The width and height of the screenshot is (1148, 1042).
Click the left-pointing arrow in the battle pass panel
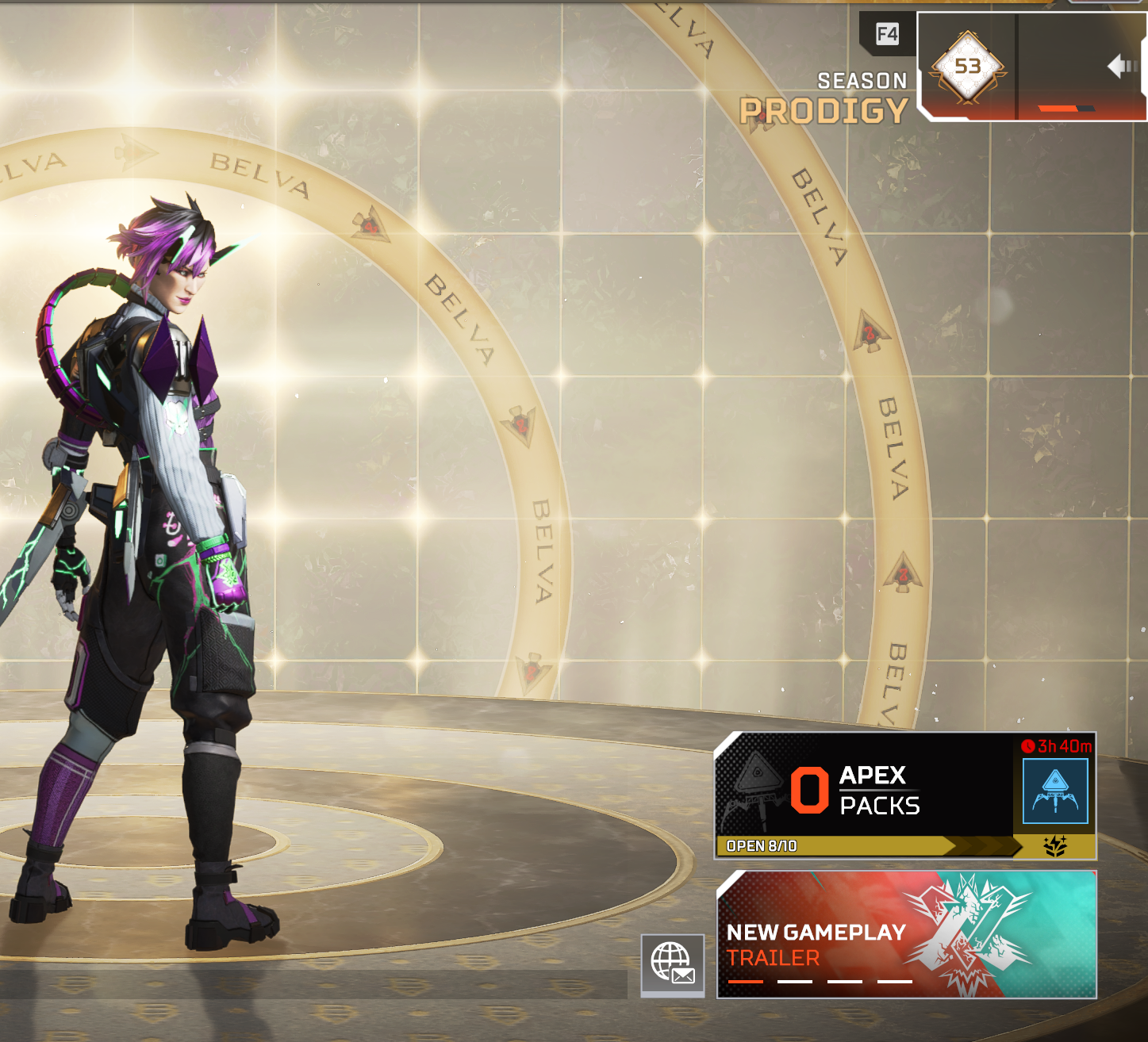(1122, 66)
